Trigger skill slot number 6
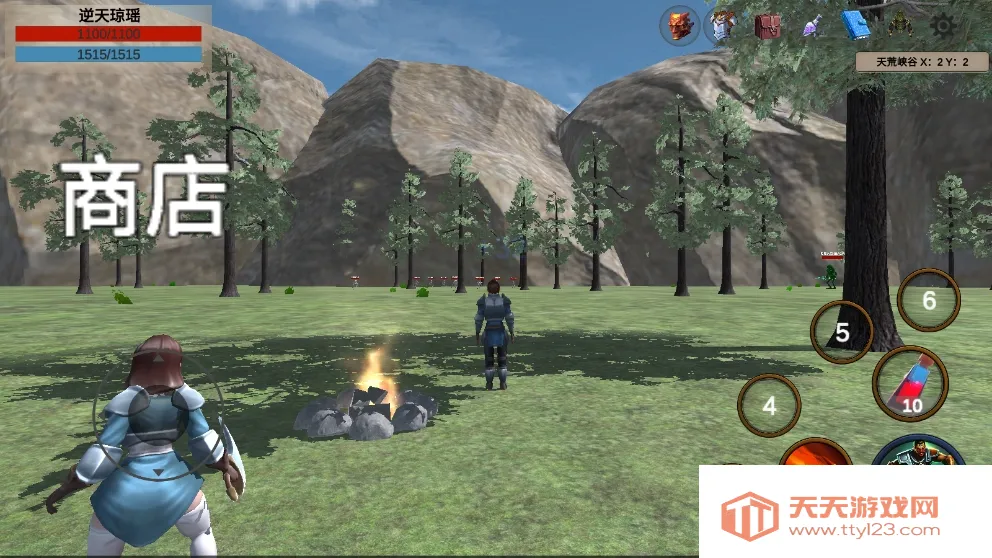Image resolution: width=992 pixels, height=558 pixels. pos(928,300)
